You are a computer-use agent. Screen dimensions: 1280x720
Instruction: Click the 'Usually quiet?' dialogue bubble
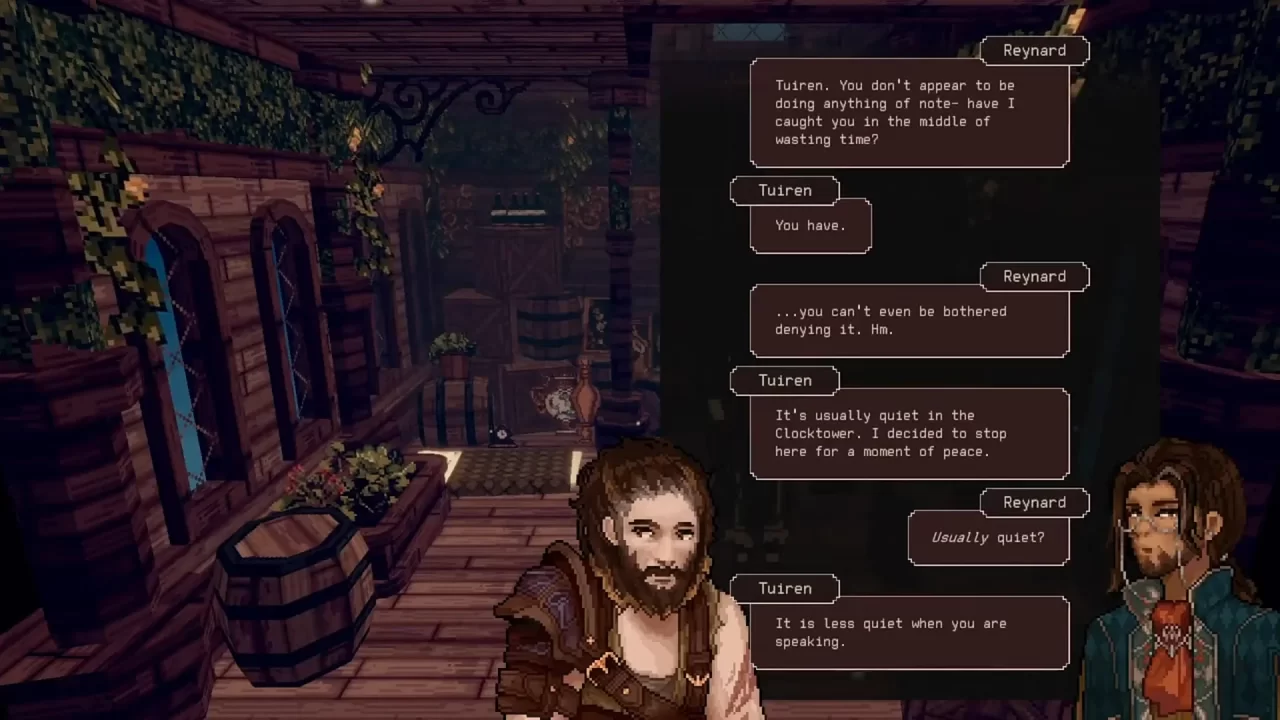pyautogui.click(x=988, y=537)
